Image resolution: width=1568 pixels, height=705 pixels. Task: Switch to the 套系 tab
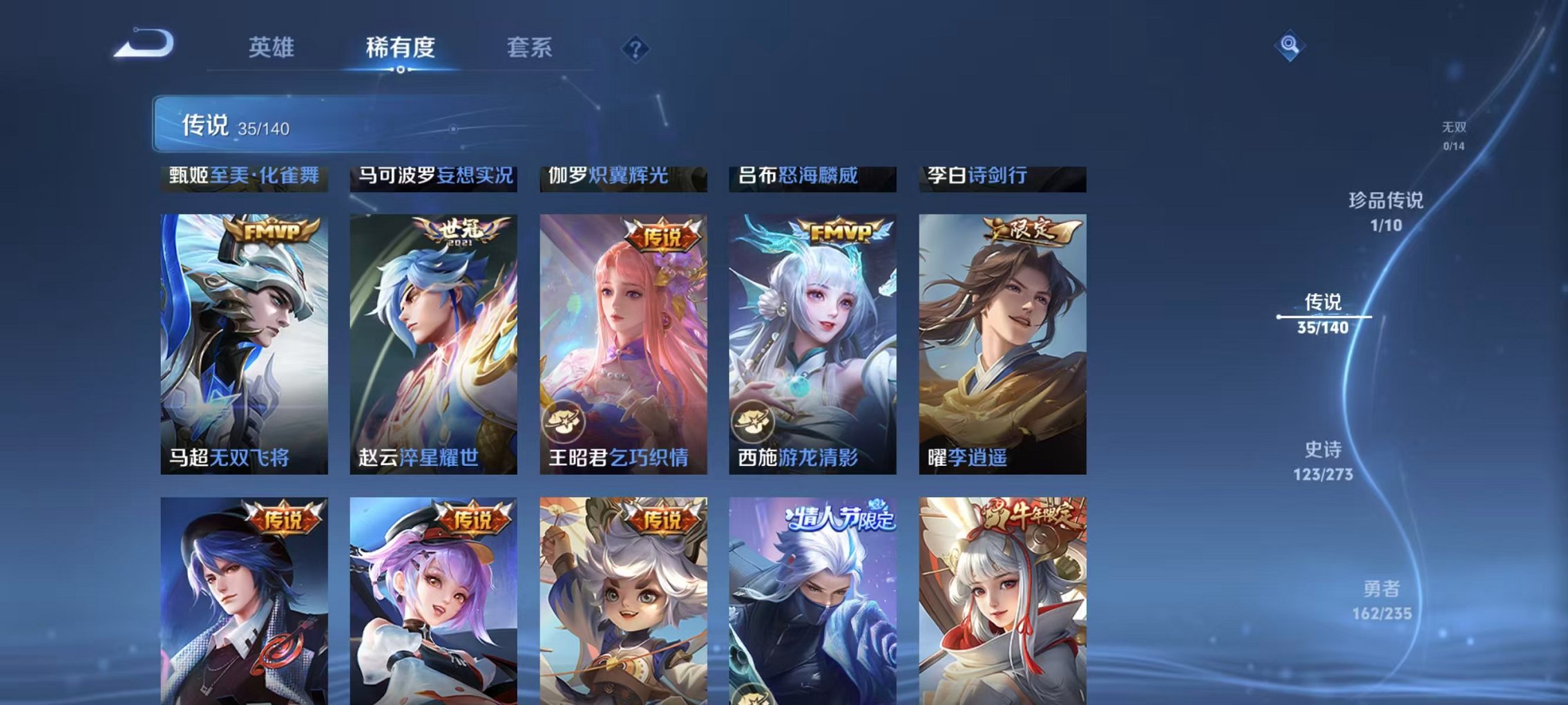[x=530, y=47]
